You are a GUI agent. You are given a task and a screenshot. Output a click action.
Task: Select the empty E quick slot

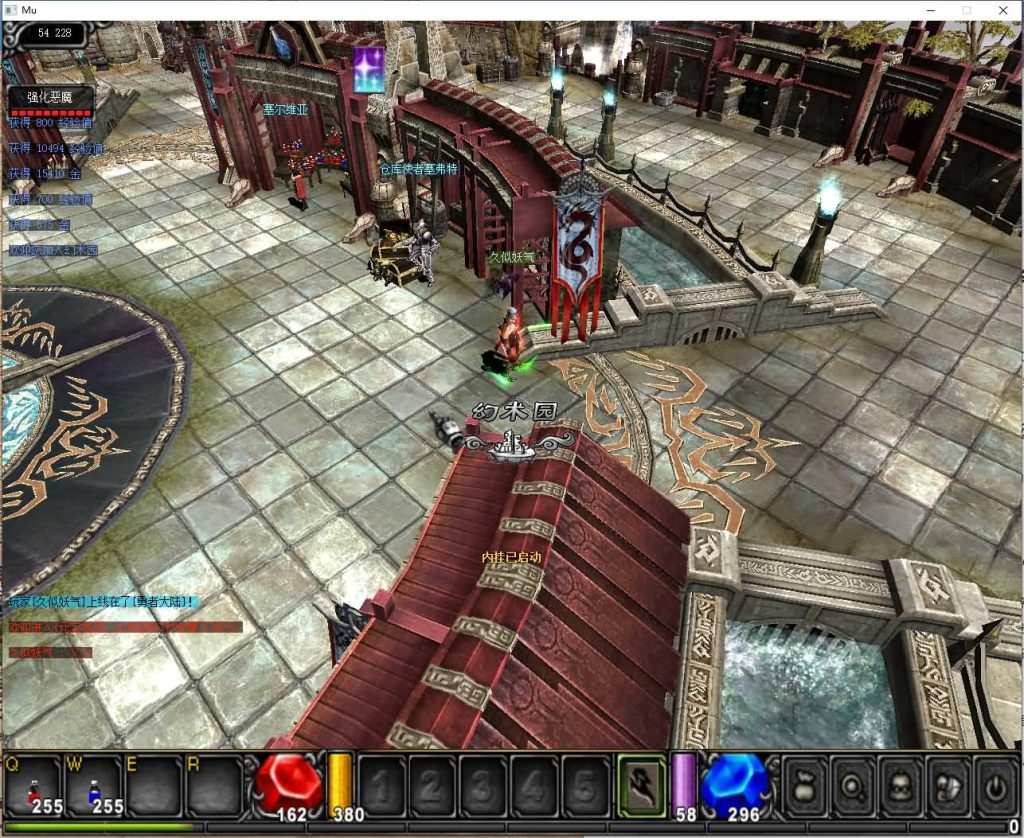pos(154,787)
